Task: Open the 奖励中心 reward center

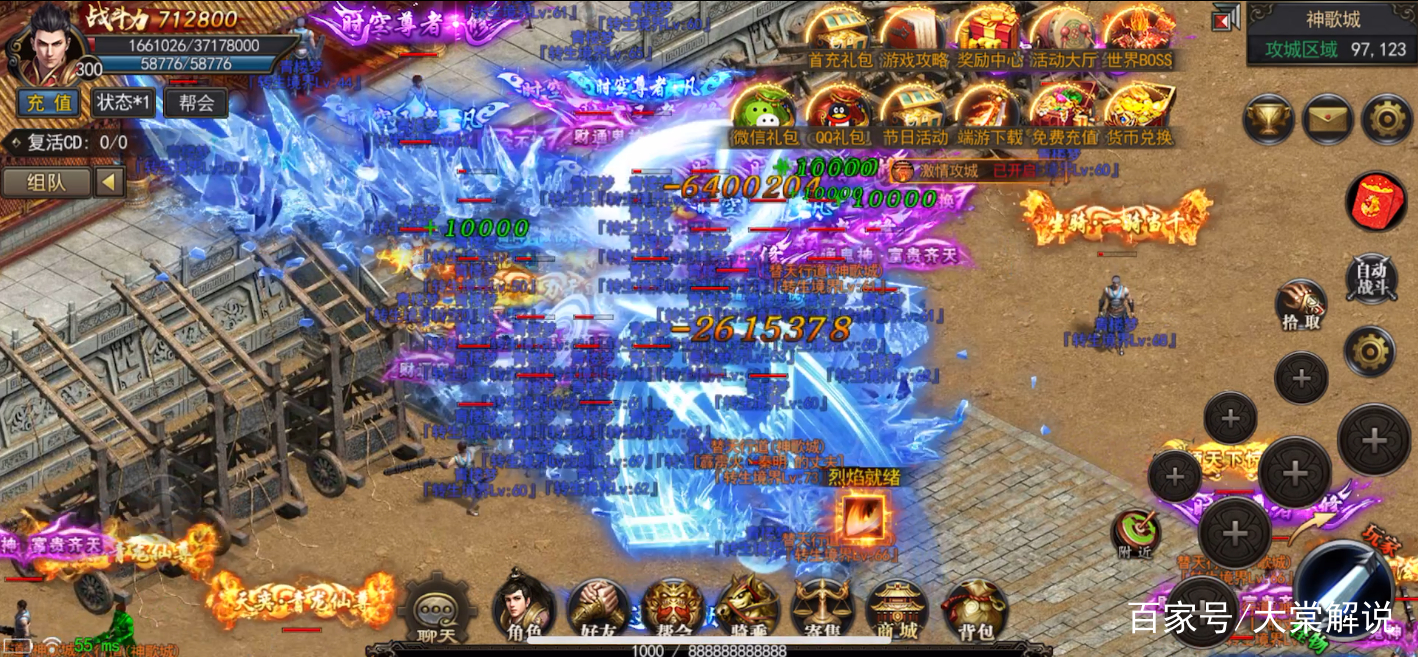Action: pos(988,38)
